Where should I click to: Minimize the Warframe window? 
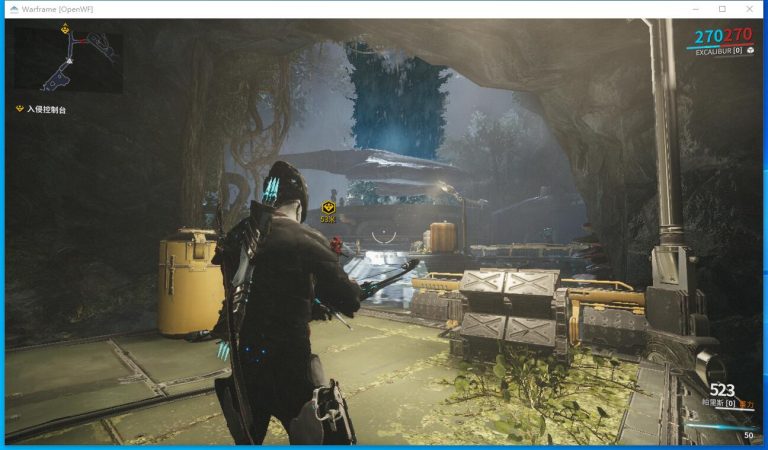[x=695, y=9]
